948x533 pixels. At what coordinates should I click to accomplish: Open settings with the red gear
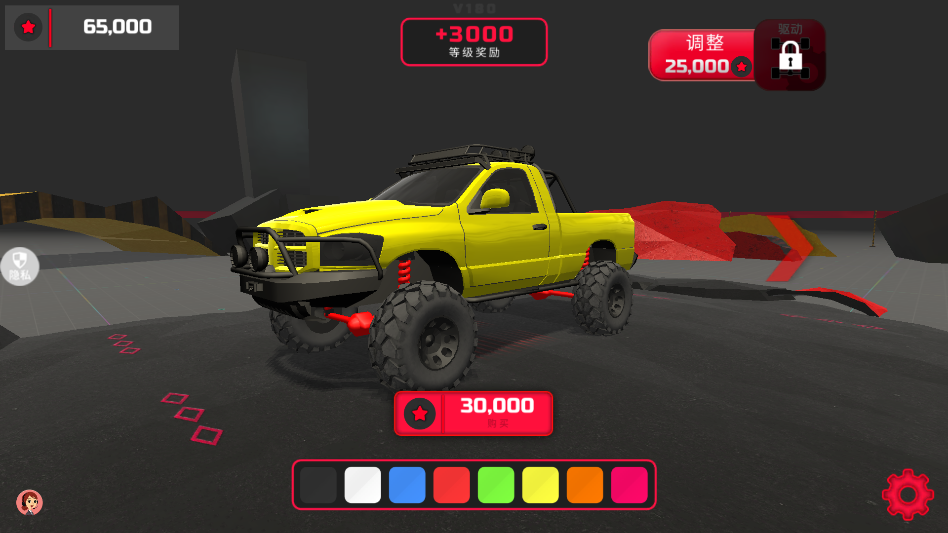click(906, 494)
